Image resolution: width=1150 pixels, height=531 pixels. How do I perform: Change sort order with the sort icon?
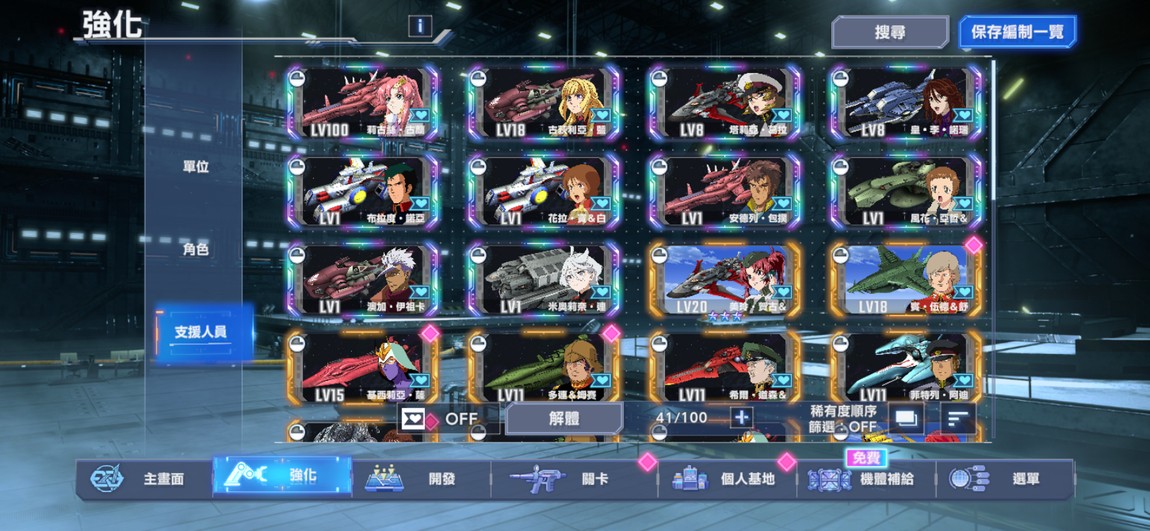point(958,418)
